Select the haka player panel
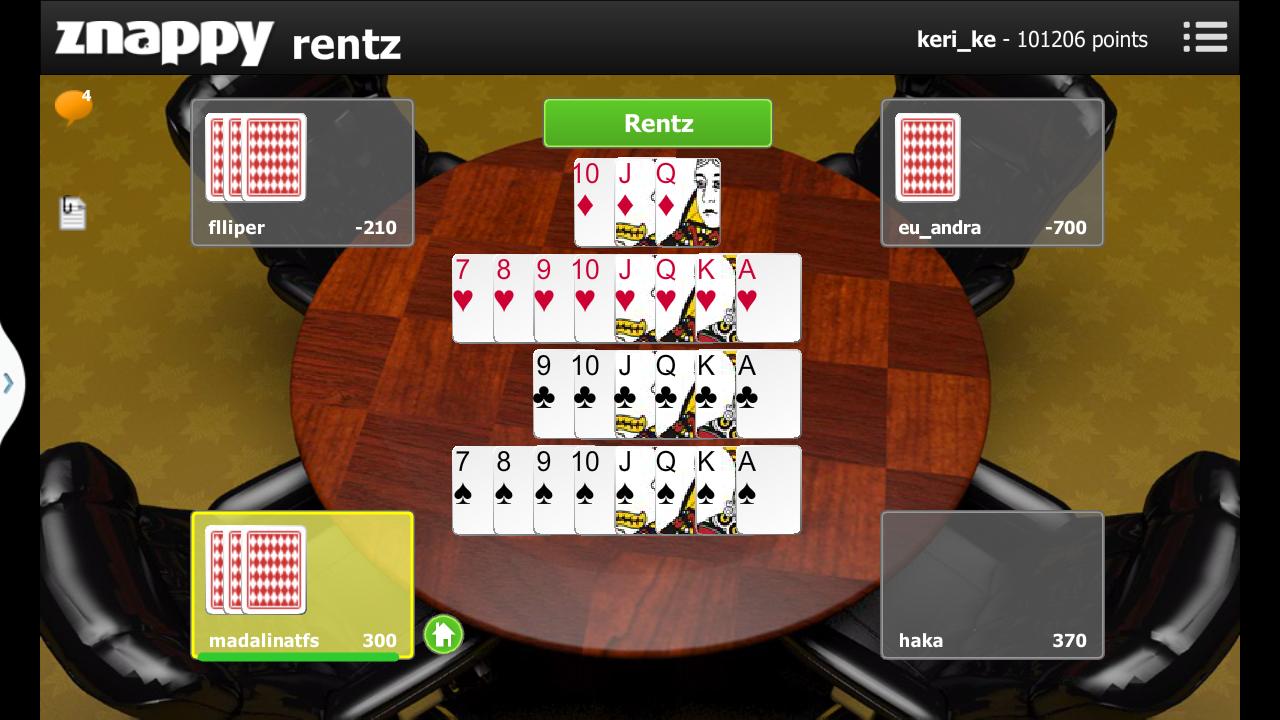The width and height of the screenshot is (1280, 720). click(x=992, y=585)
